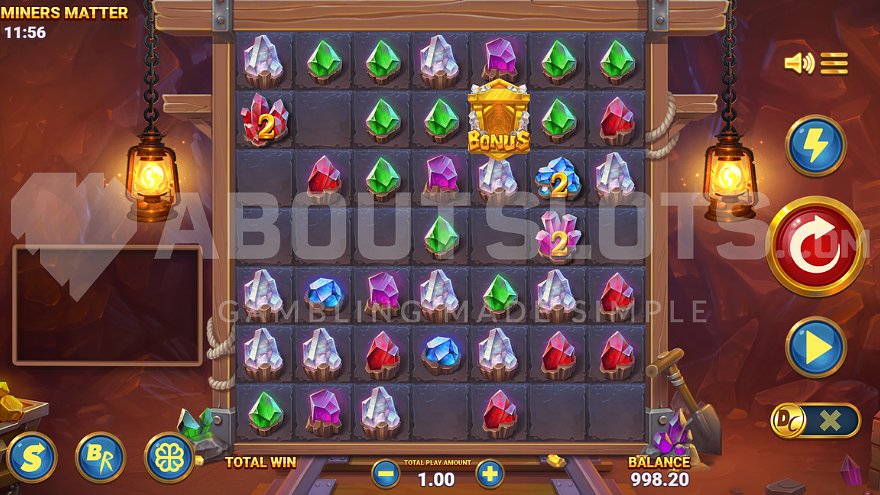This screenshot has height=495, width=880.
Task: Mute the sound with the speaker icon
Action: click(x=799, y=64)
